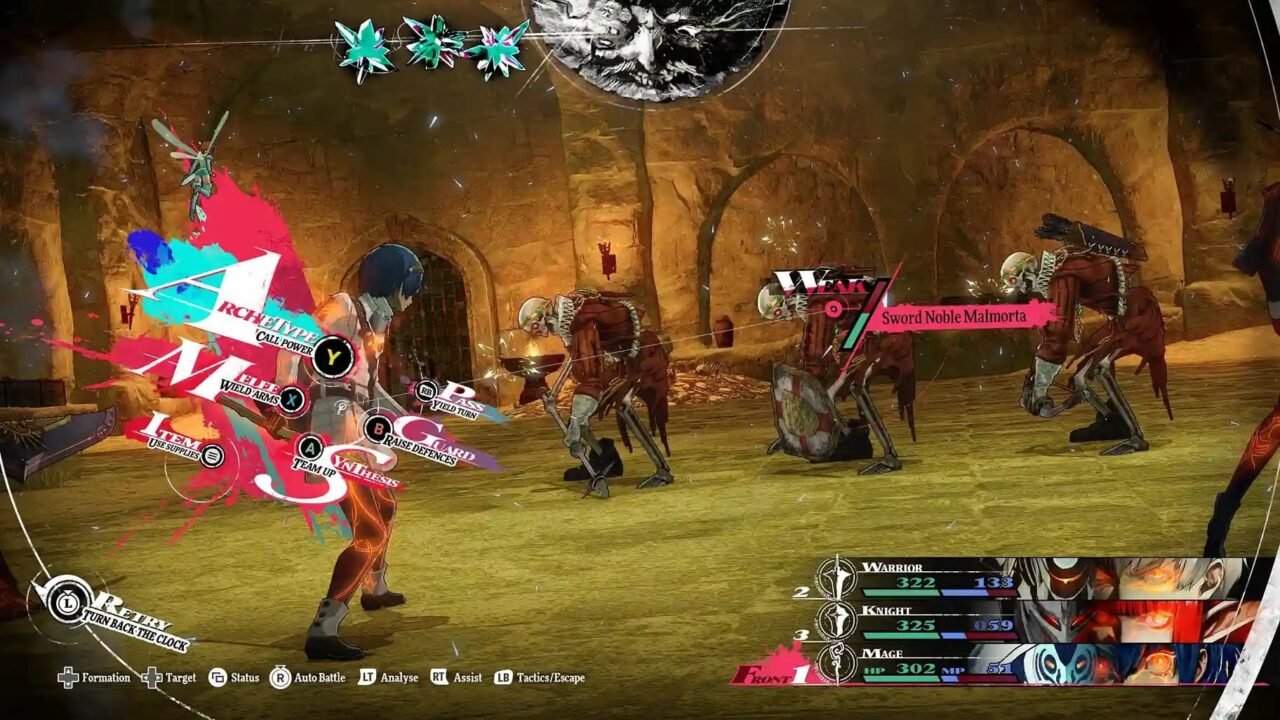Click the Sword Noble Malmorta name banner
The height and width of the screenshot is (720, 1280).
tap(953, 316)
